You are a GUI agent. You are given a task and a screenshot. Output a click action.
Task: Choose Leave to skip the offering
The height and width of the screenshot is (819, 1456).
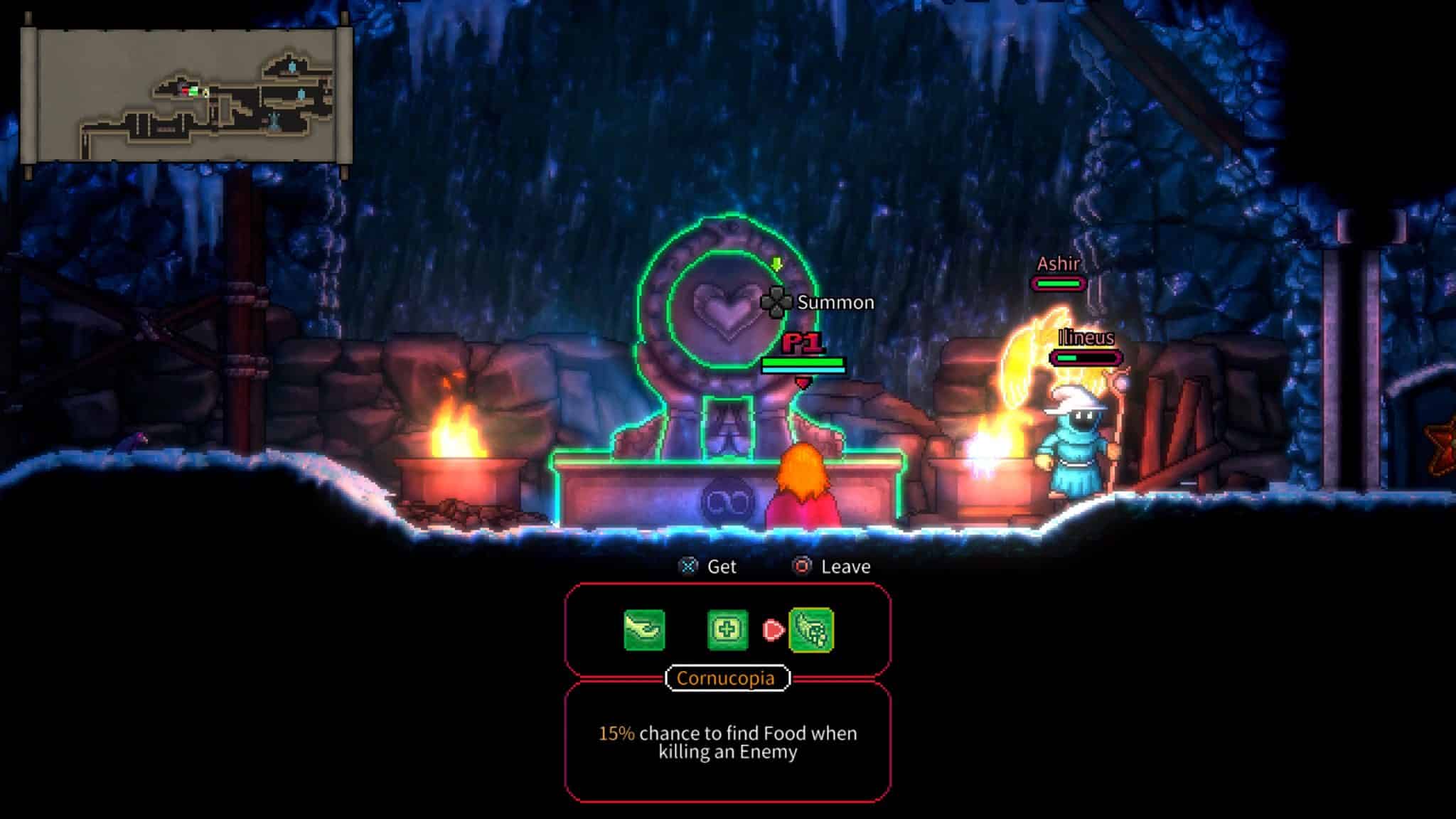click(845, 566)
